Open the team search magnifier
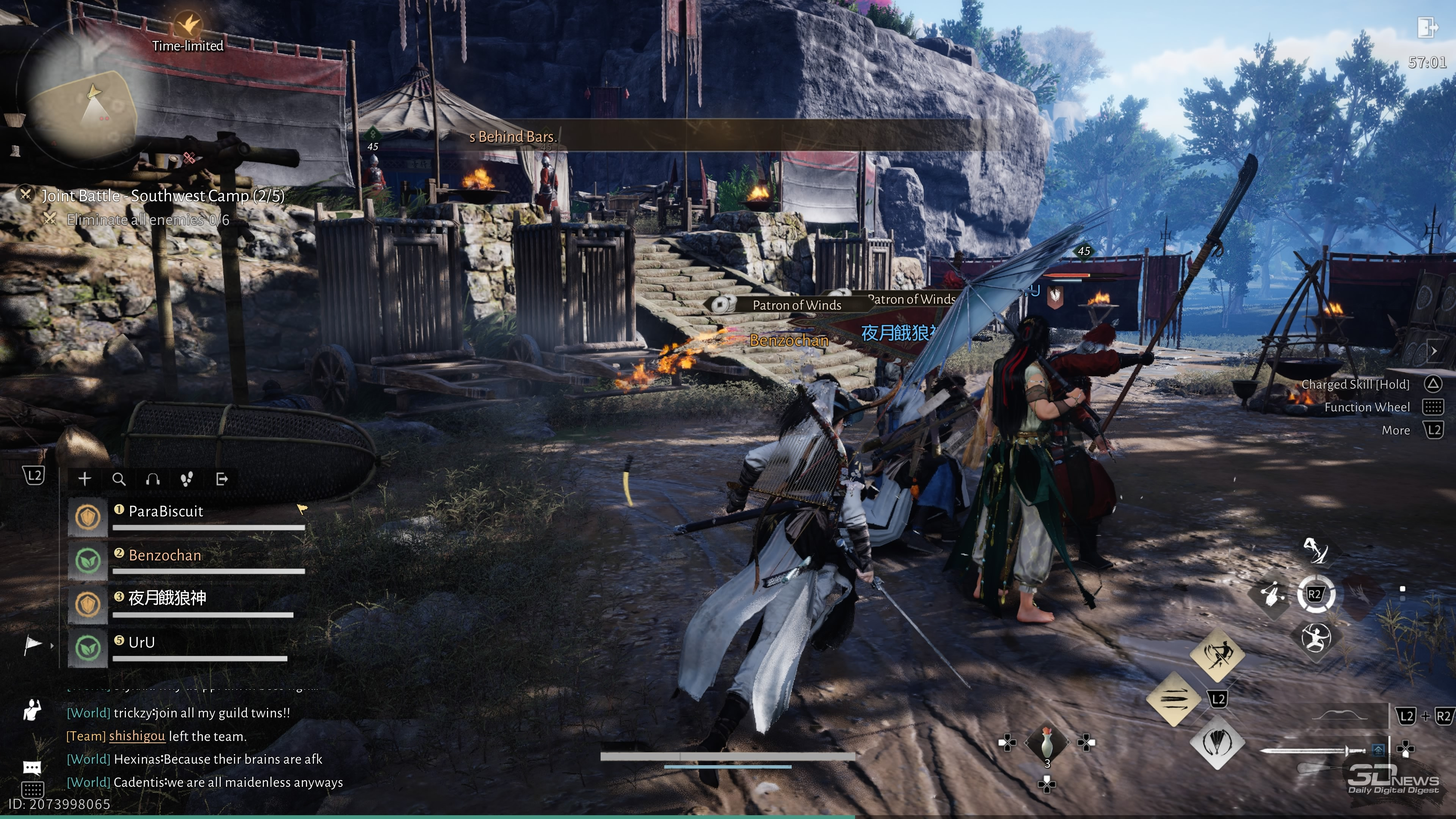The width and height of the screenshot is (1456, 819). point(119,479)
